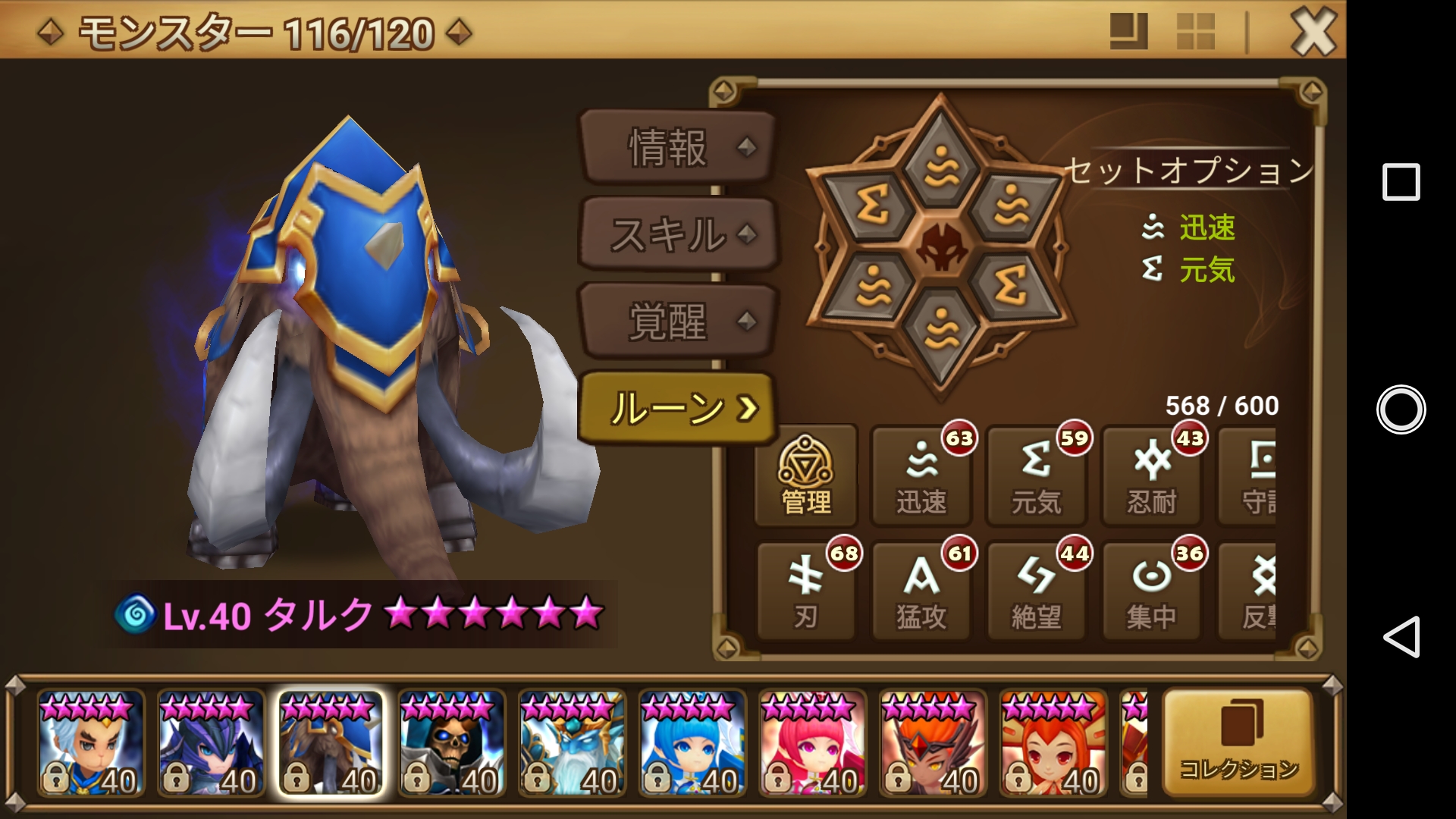Select the 絶望 rune filter icon
1456x819 pixels.
pyautogui.click(x=1035, y=591)
